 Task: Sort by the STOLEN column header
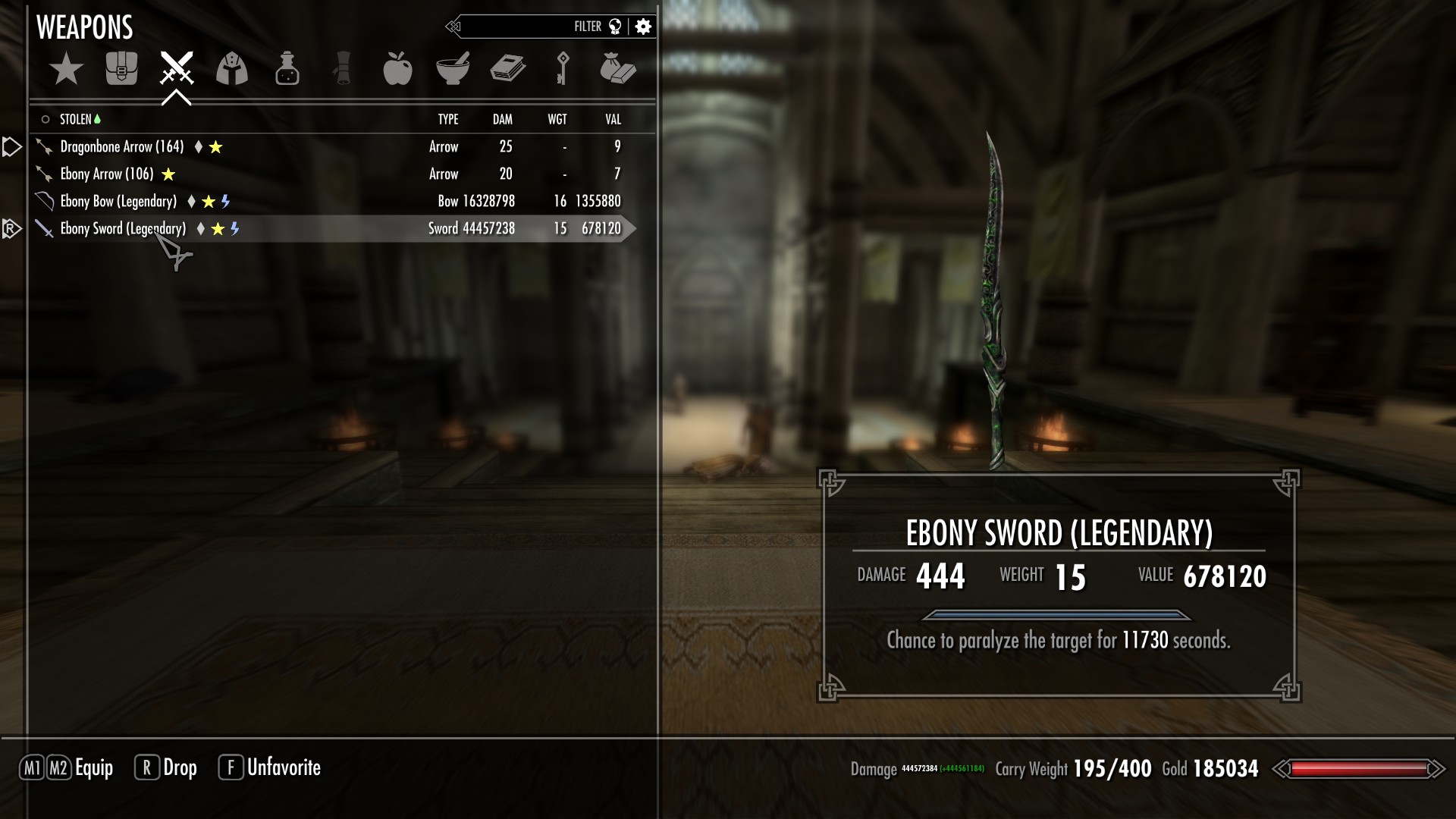tap(77, 119)
